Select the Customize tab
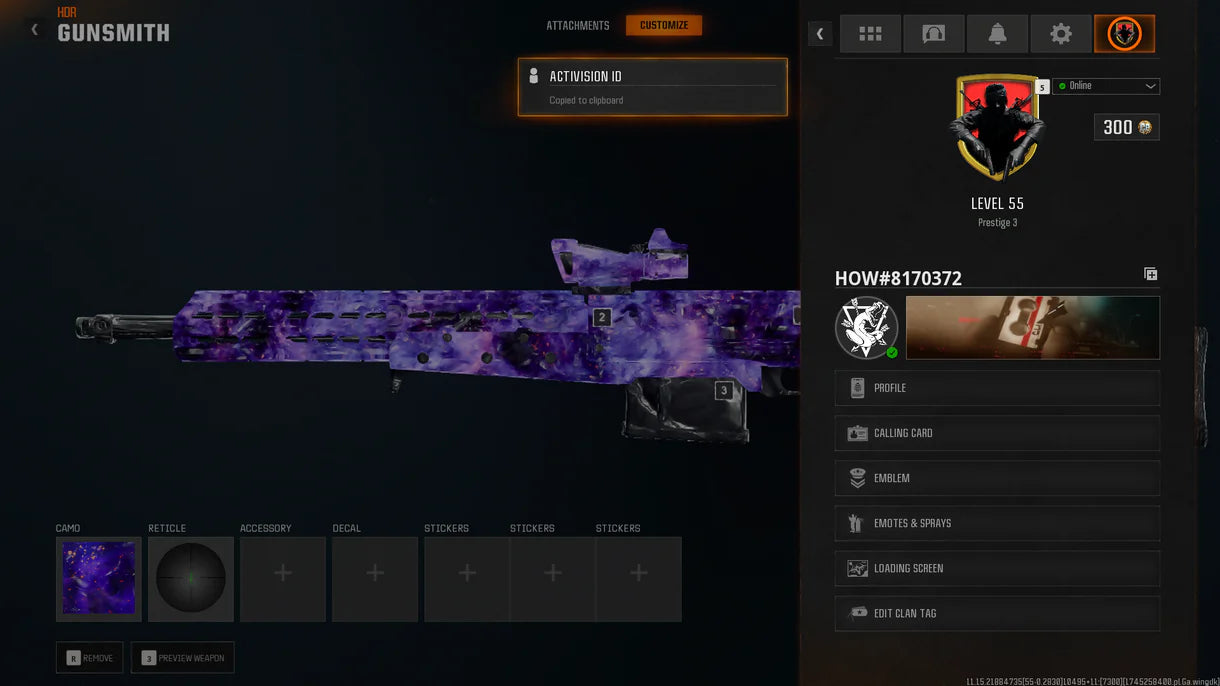This screenshot has height=686, width=1220. point(664,25)
